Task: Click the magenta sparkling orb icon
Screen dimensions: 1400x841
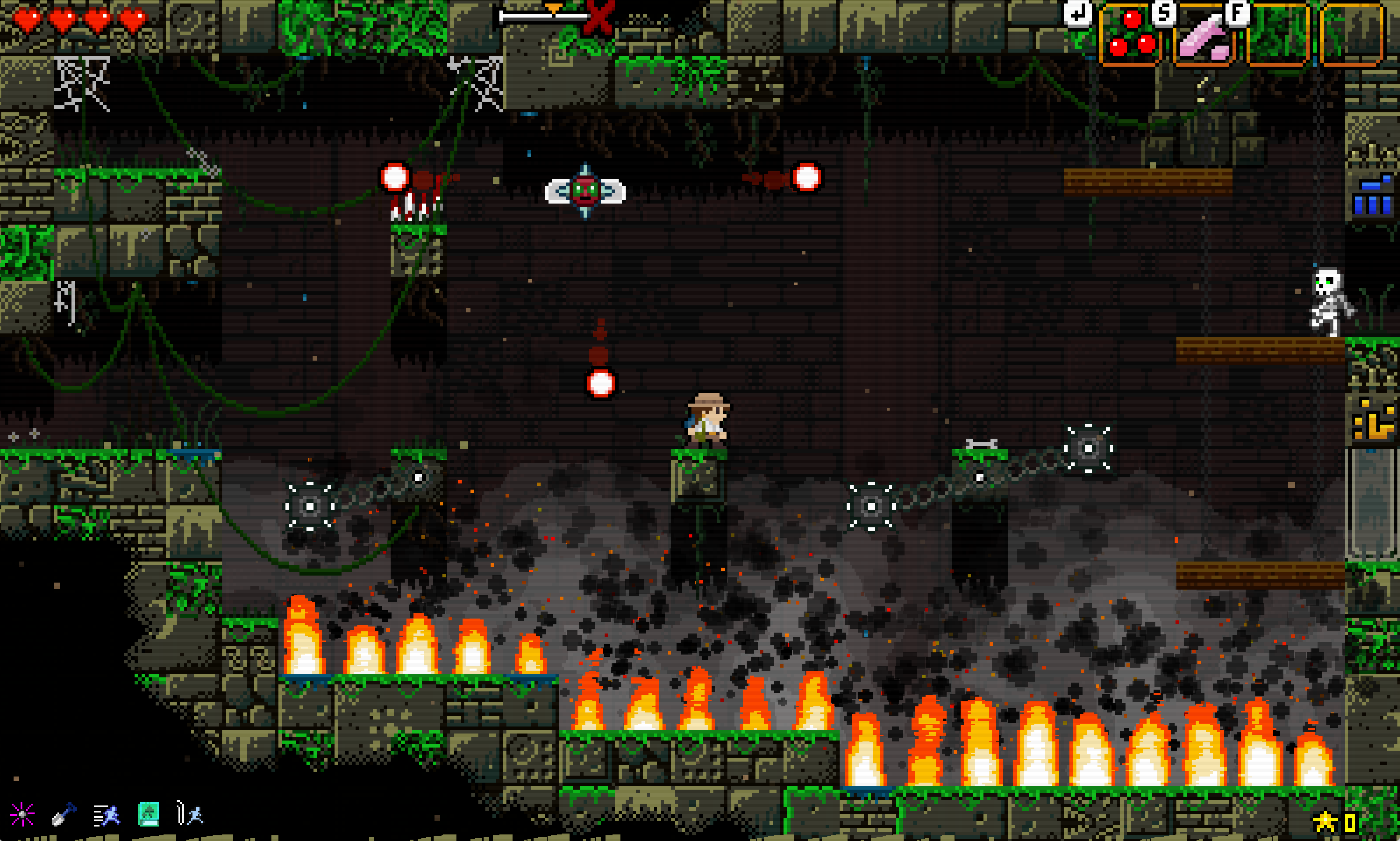Action: point(22,814)
